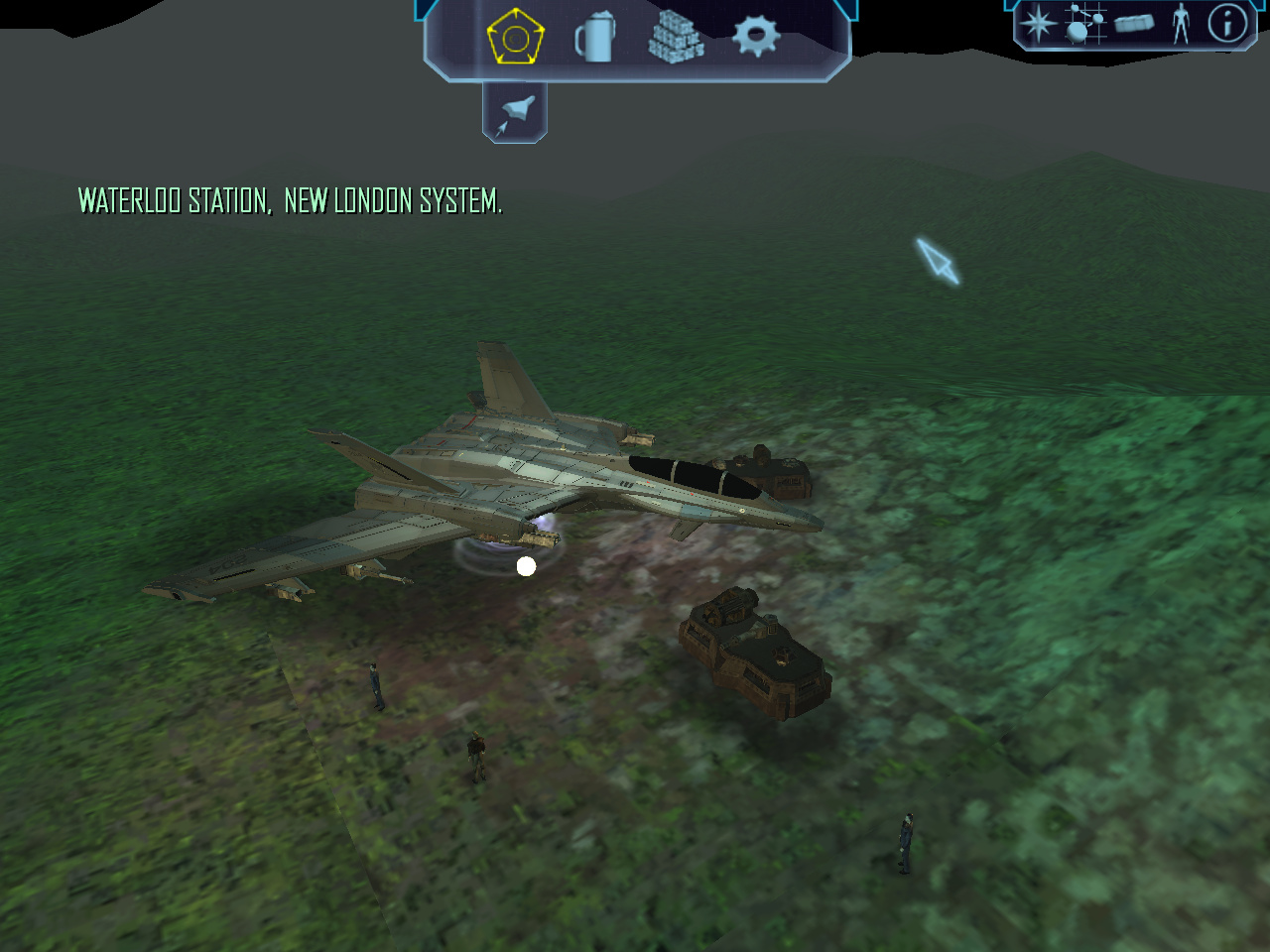
Task: Open the commodity trader crates icon
Action: coord(676,38)
